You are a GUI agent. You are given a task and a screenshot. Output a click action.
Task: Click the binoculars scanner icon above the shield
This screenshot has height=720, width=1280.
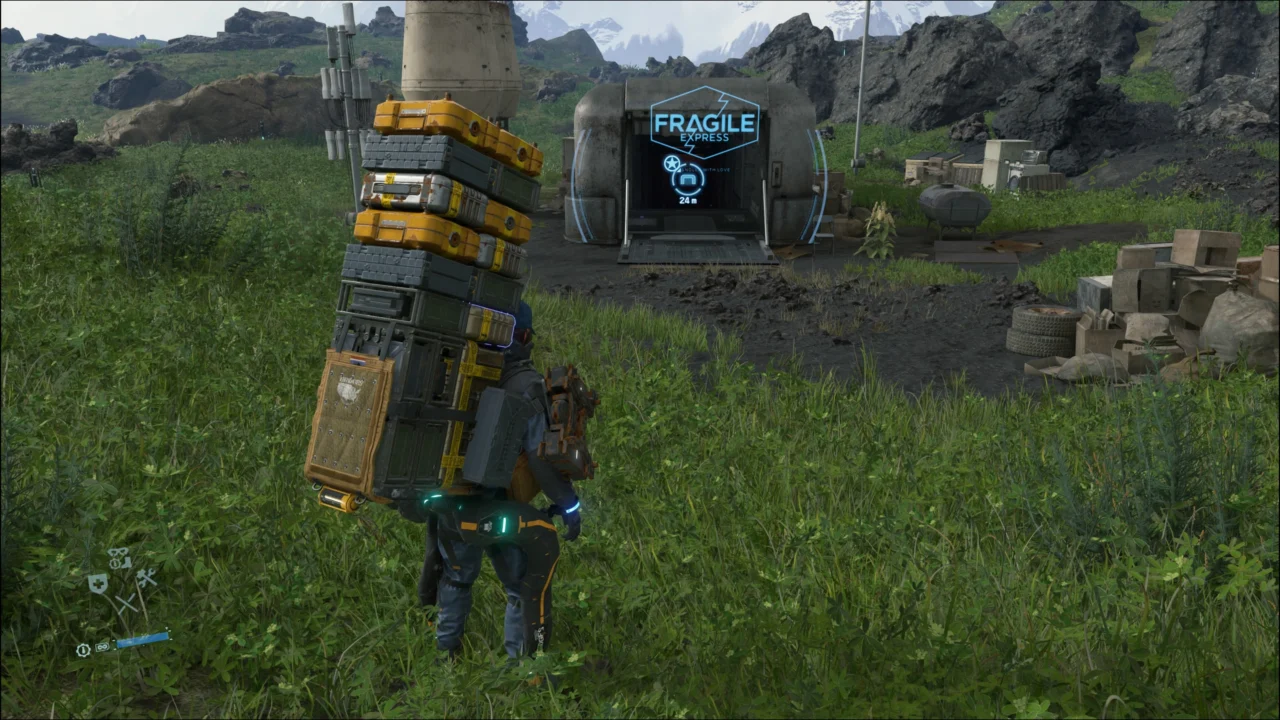point(117,553)
